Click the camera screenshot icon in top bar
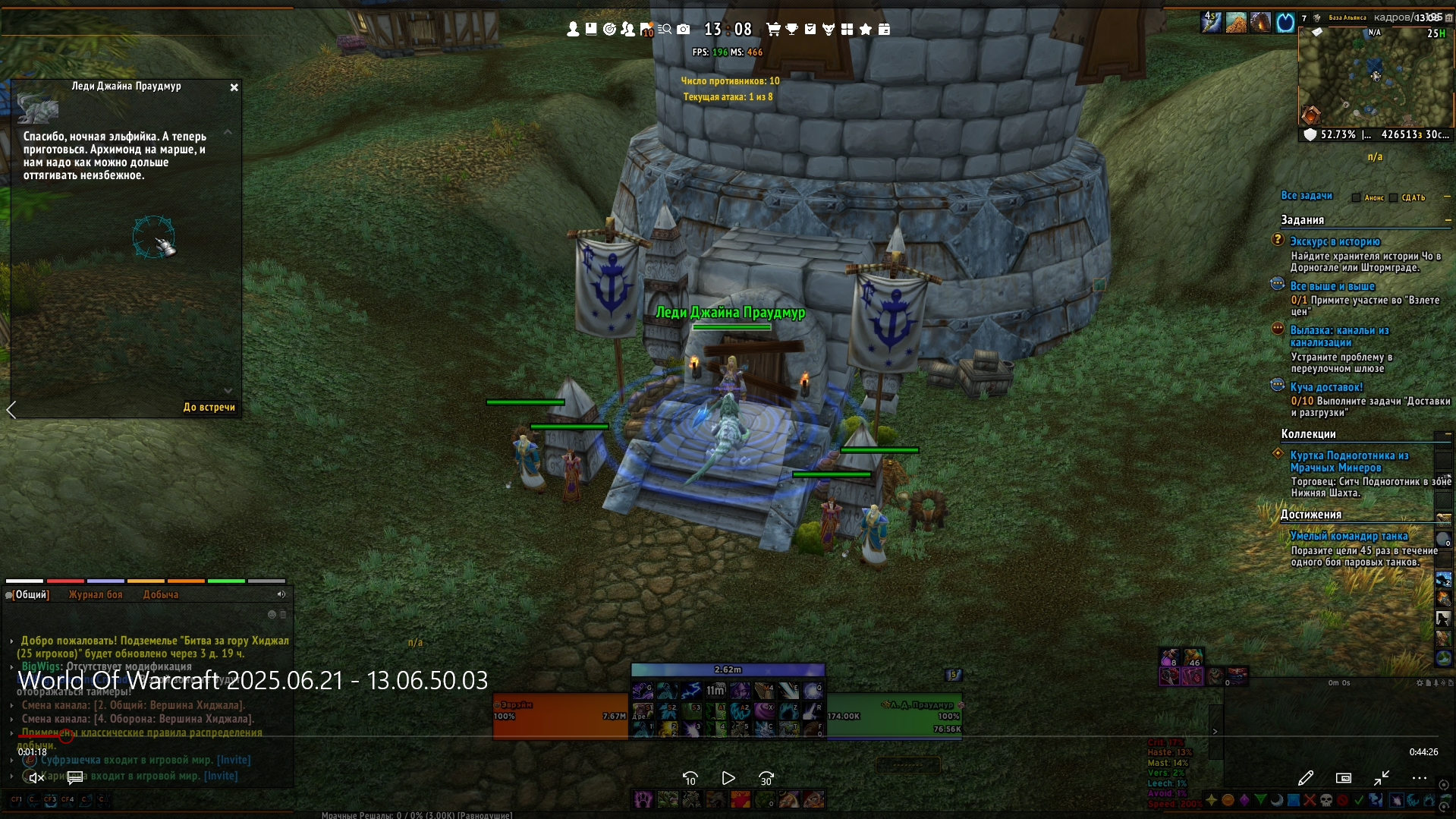This screenshot has width=1456, height=819. click(x=684, y=29)
